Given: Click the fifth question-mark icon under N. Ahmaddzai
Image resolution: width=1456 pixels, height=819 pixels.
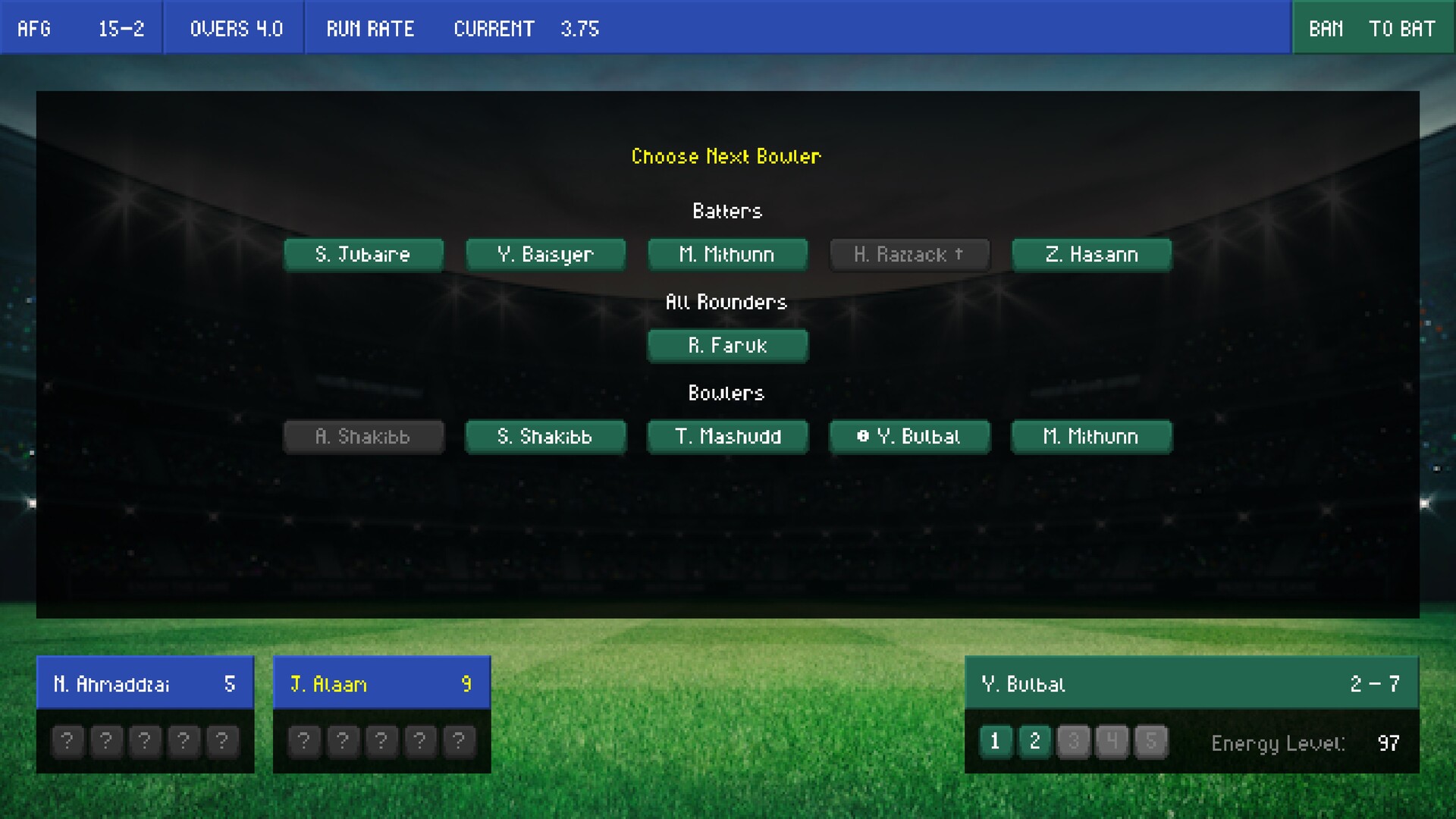Looking at the screenshot, I should [222, 741].
